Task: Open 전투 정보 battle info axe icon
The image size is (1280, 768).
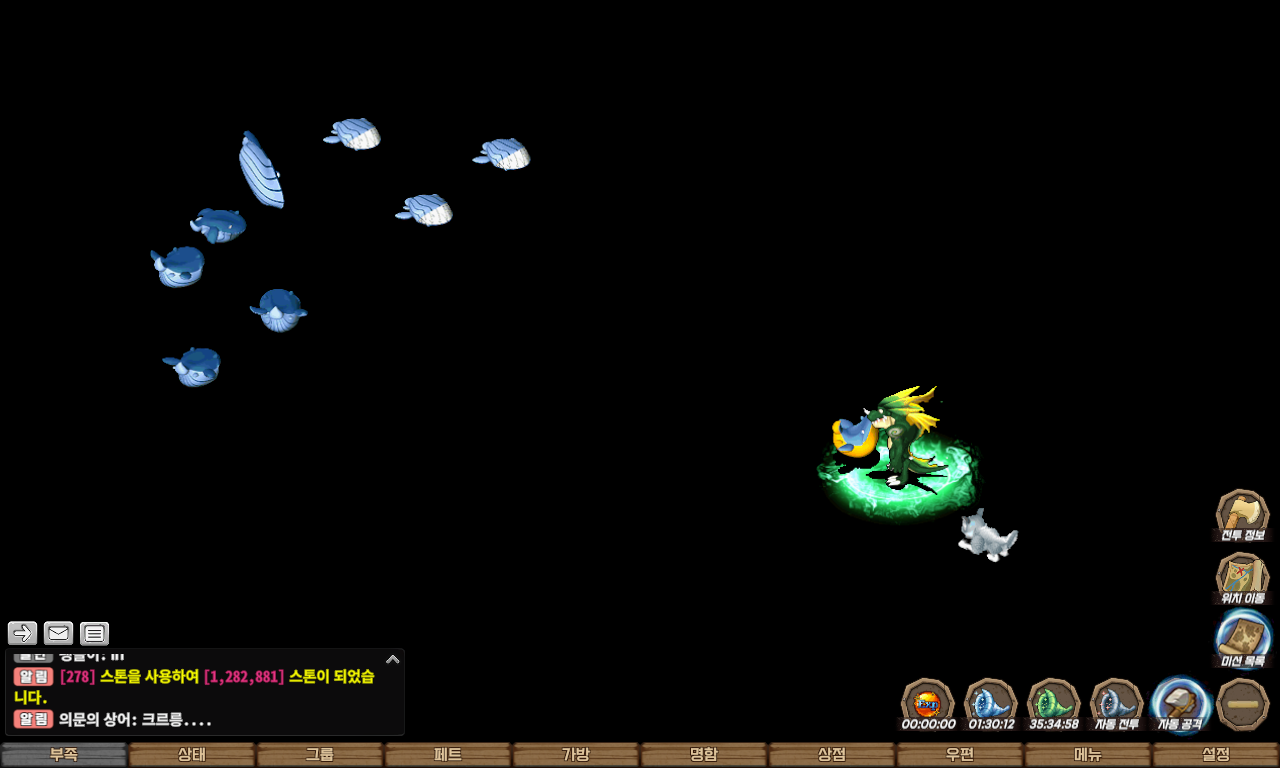Action: 1242,515
